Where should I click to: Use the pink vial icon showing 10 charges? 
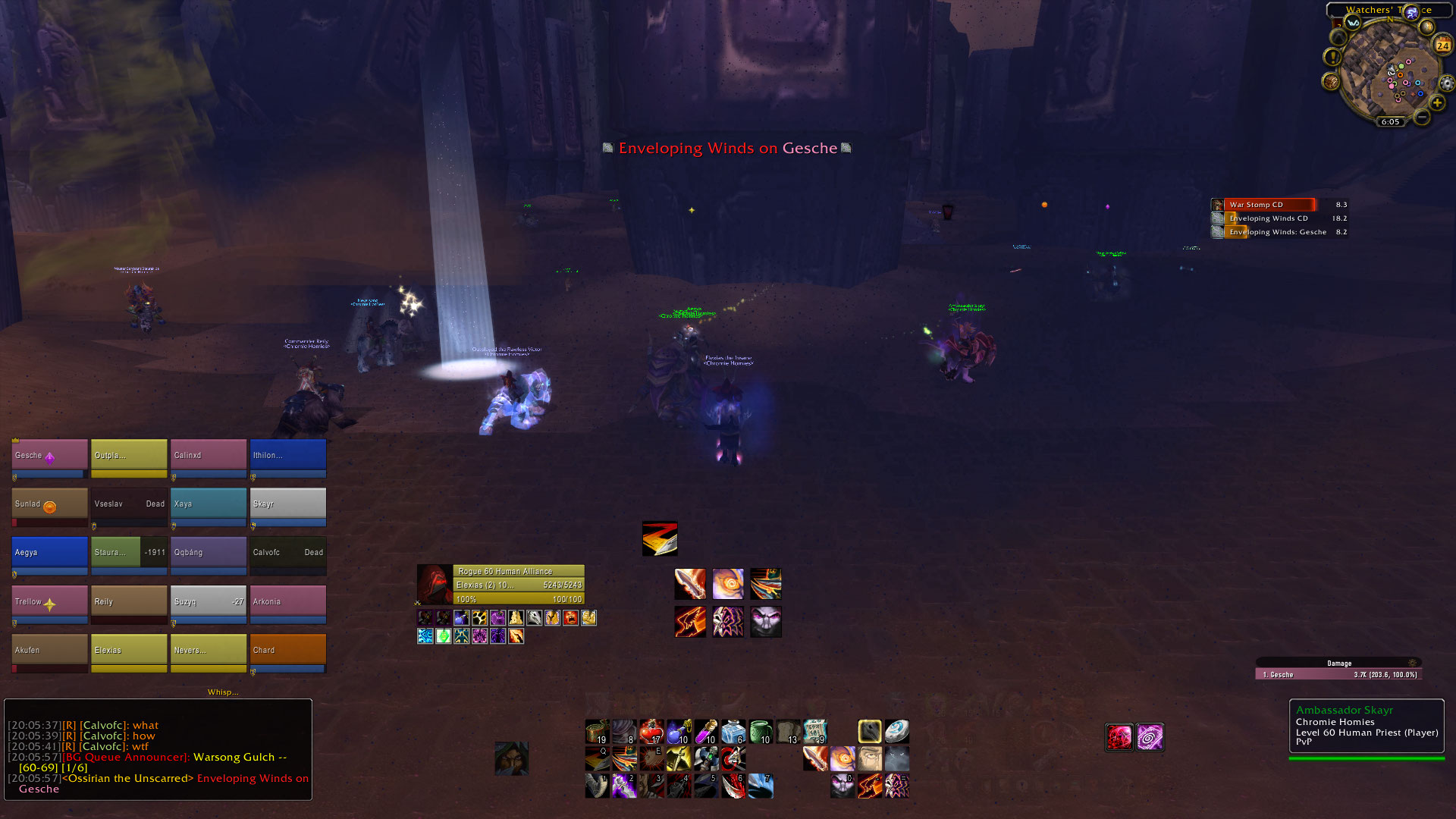pyautogui.click(x=705, y=731)
